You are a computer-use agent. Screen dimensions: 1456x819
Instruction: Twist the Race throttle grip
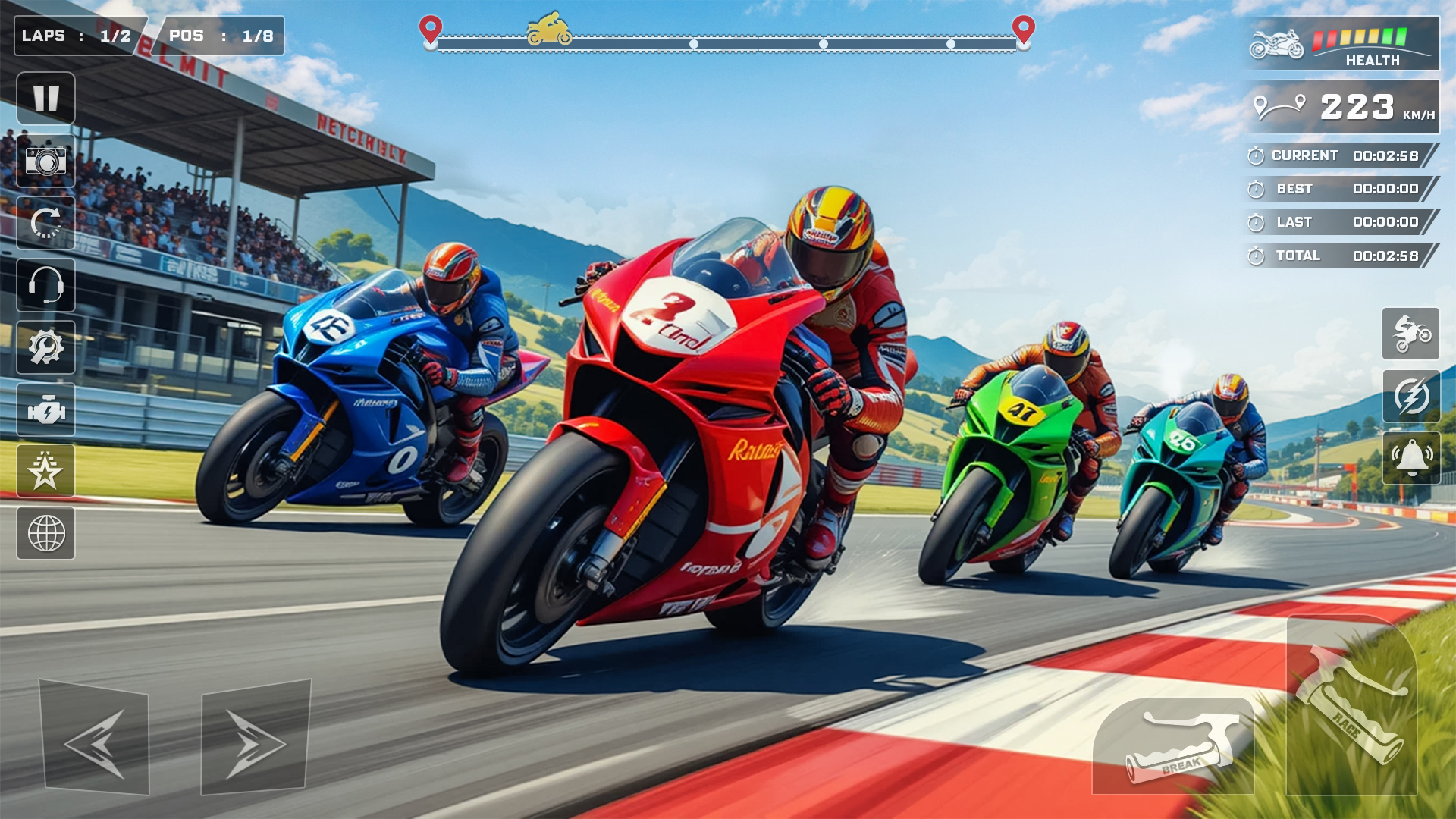click(x=1351, y=705)
